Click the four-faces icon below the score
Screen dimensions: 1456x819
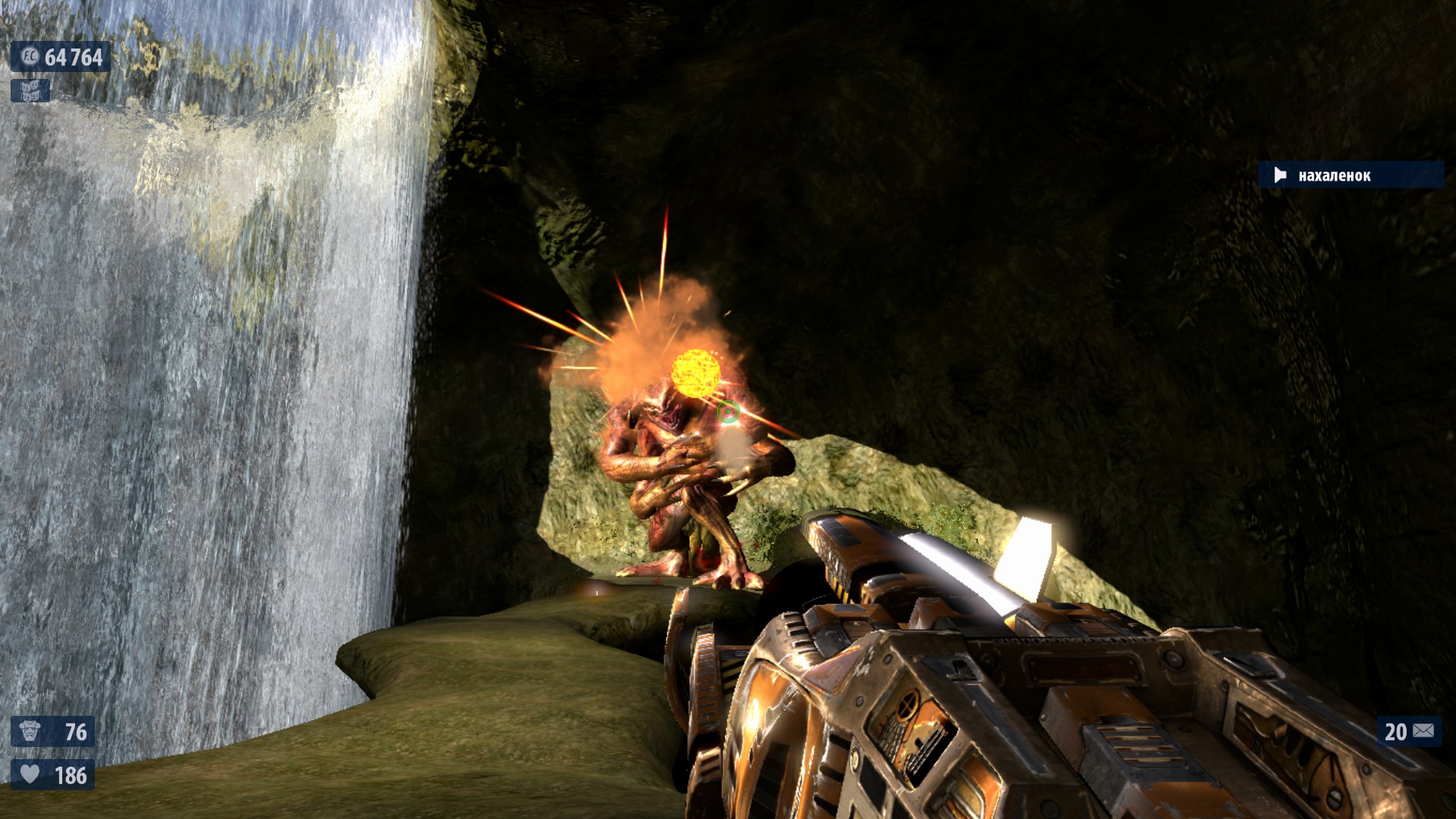30,91
